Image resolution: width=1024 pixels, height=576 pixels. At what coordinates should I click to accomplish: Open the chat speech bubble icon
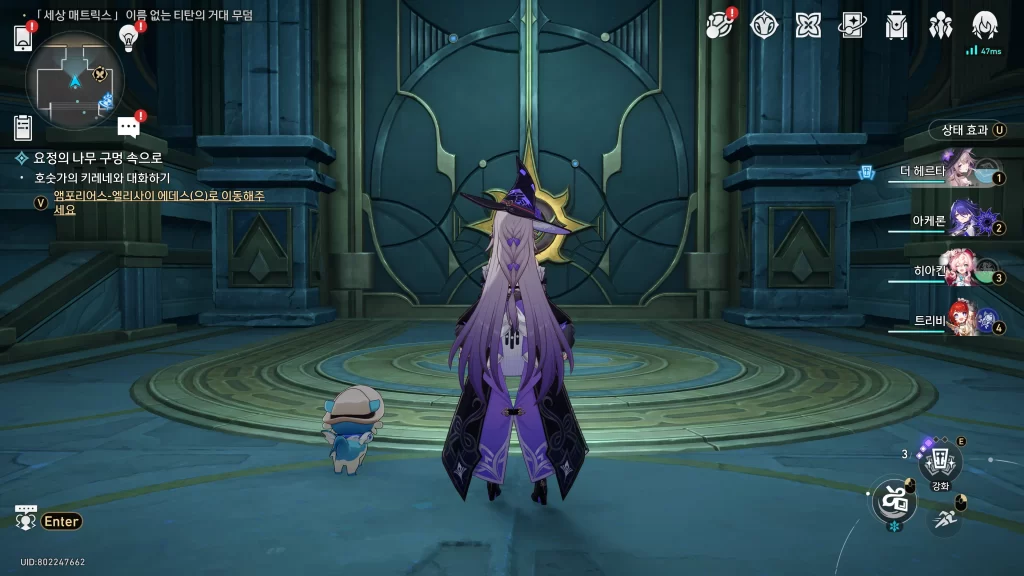click(128, 126)
